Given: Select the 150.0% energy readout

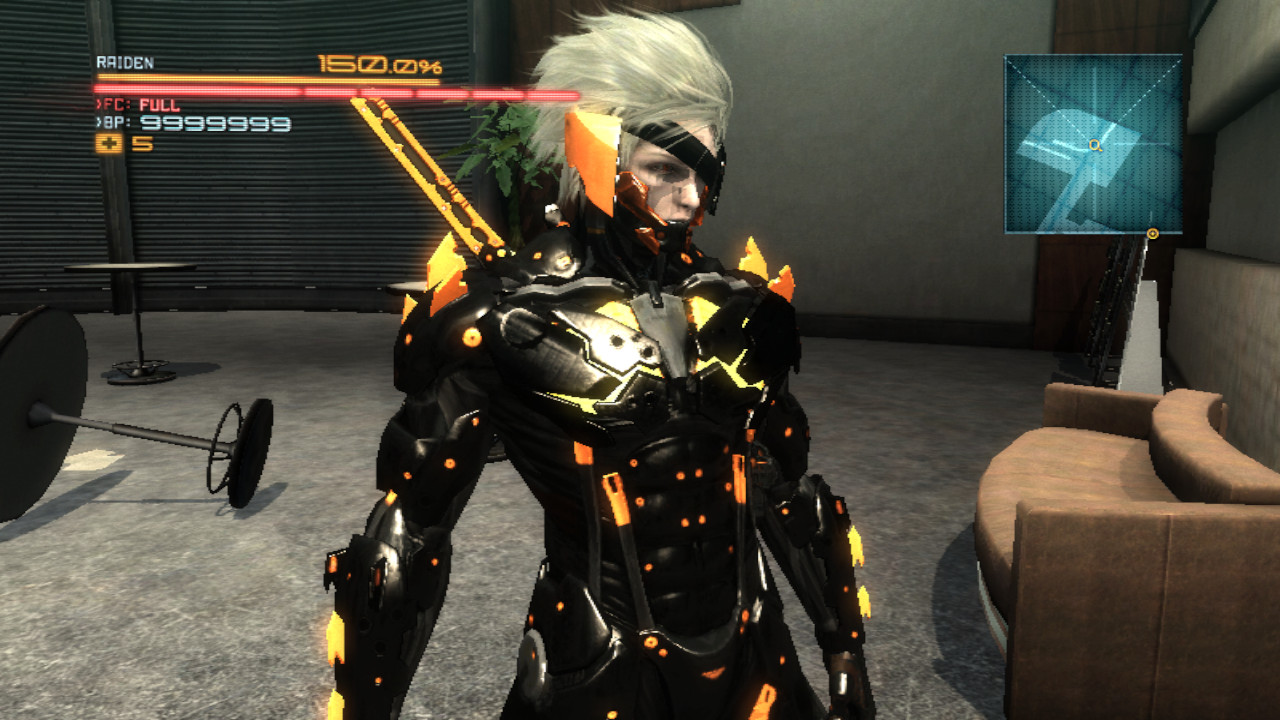Looking at the screenshot, I should (380, 62).
